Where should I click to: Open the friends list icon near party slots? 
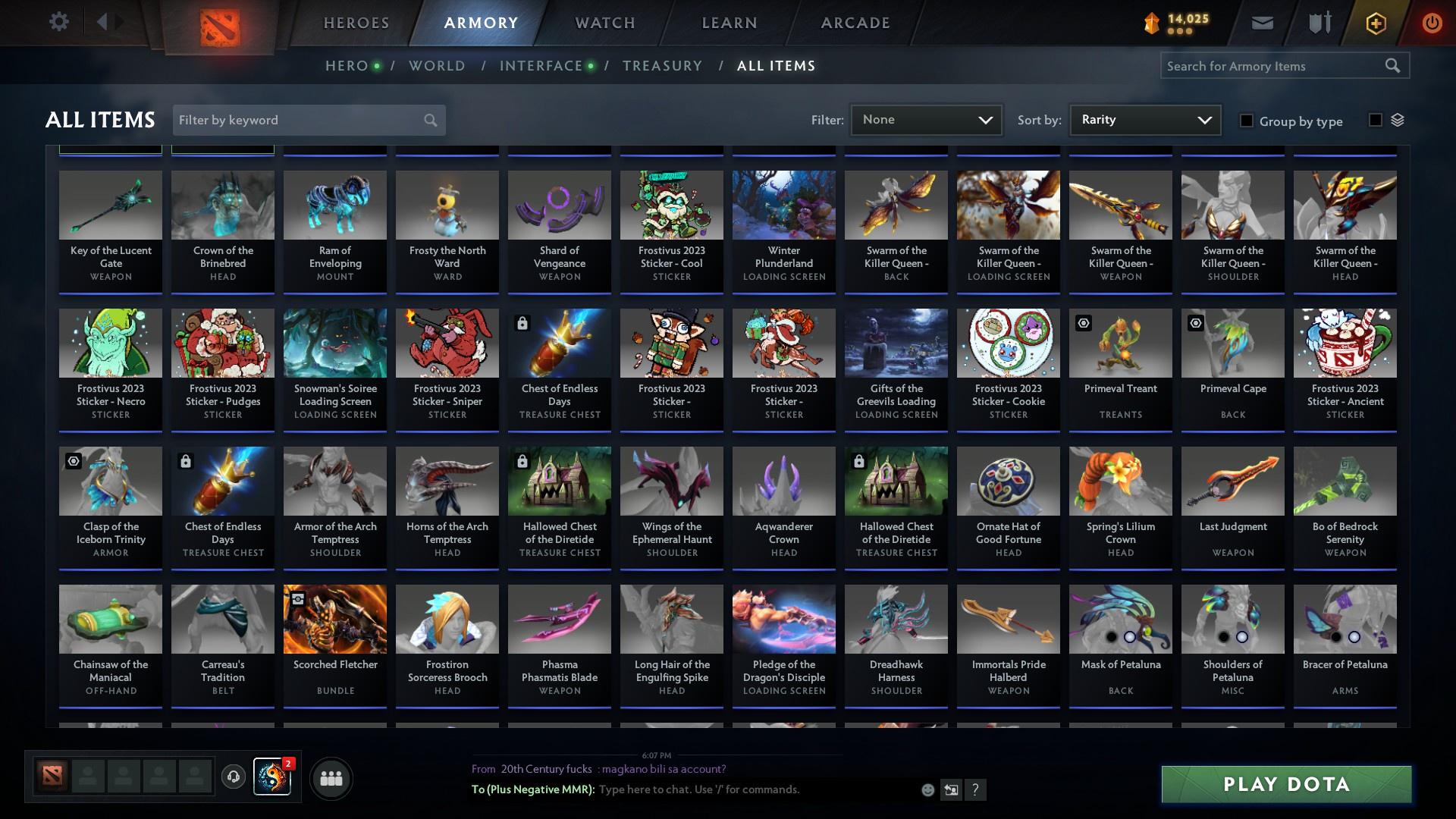[x=331, y=778]
